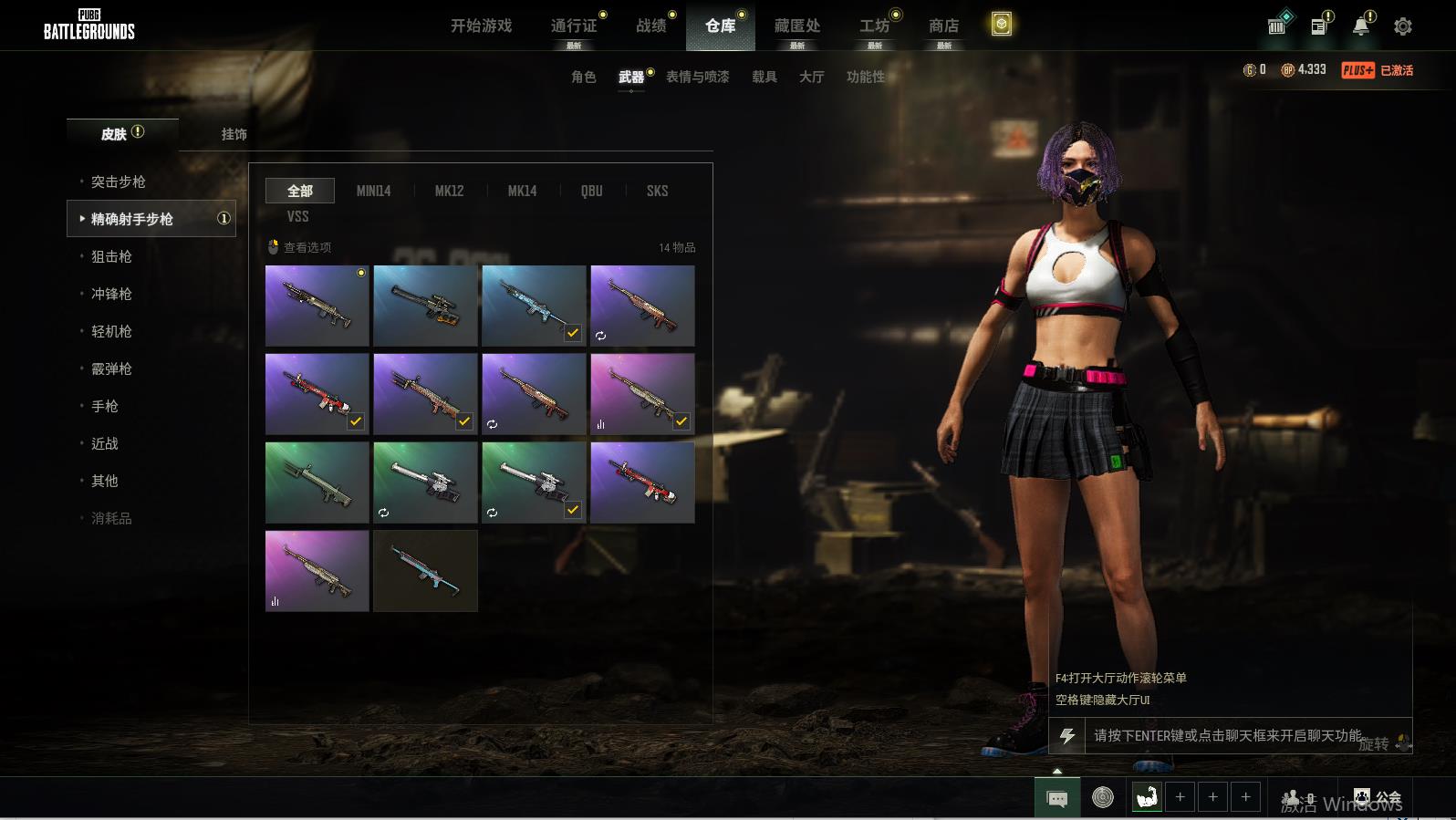Select the plain green rifle skin thumbnail
The height and width of the screenshot is (820, 1456).
317,482
